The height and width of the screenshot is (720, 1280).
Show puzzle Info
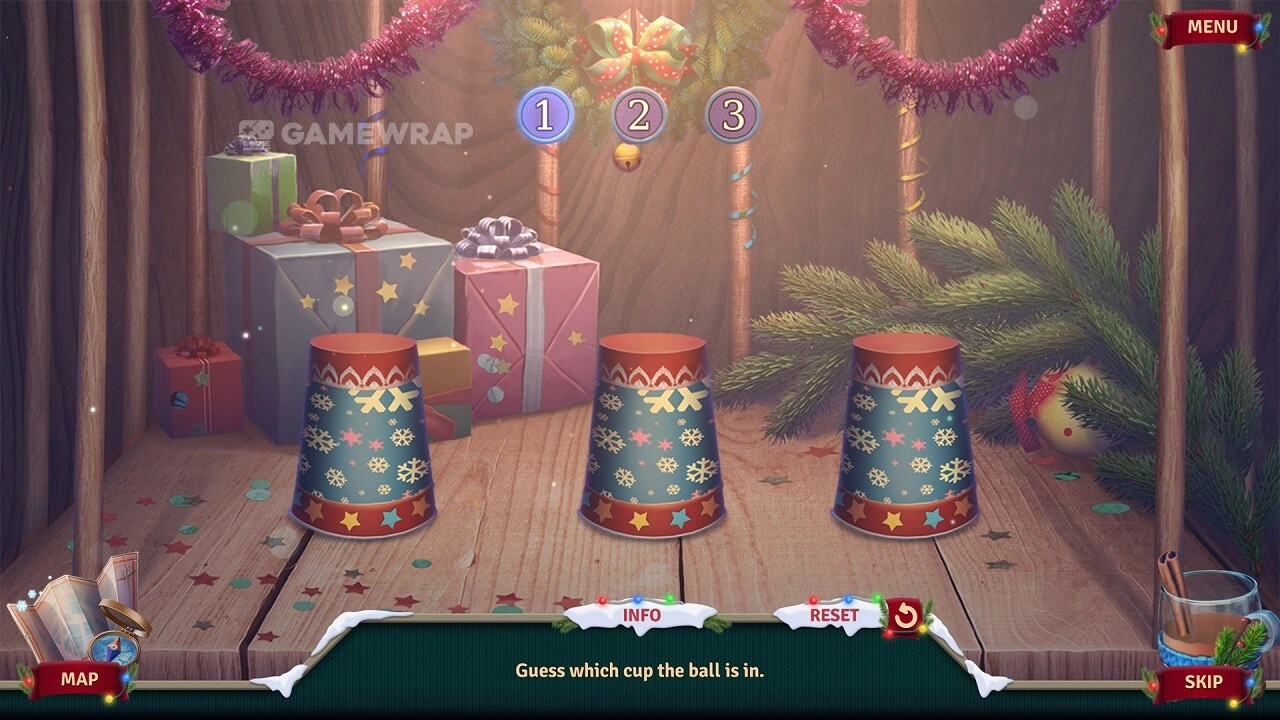click(641, 615)
